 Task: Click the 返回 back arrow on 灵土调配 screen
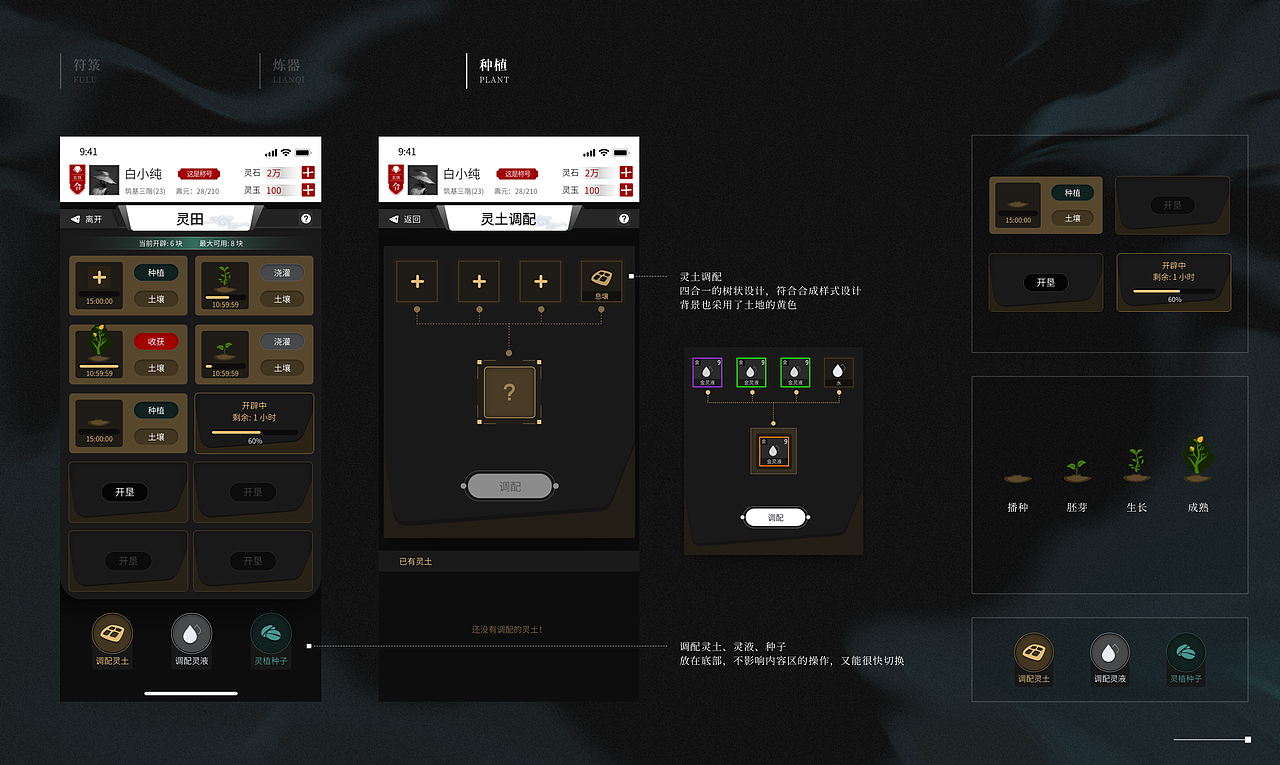395,218
